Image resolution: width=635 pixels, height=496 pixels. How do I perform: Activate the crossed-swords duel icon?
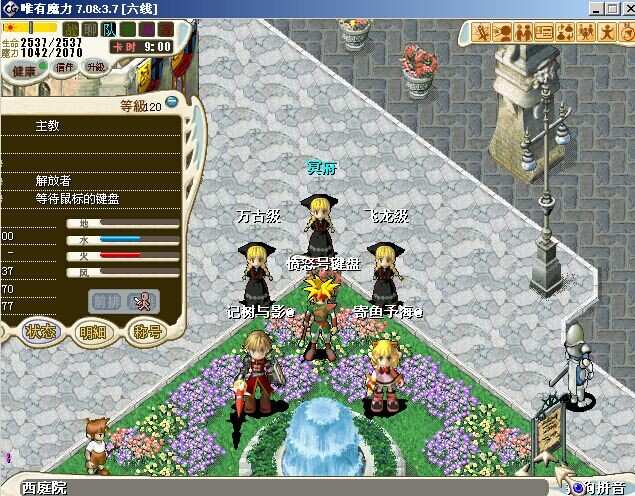point(481,31)
